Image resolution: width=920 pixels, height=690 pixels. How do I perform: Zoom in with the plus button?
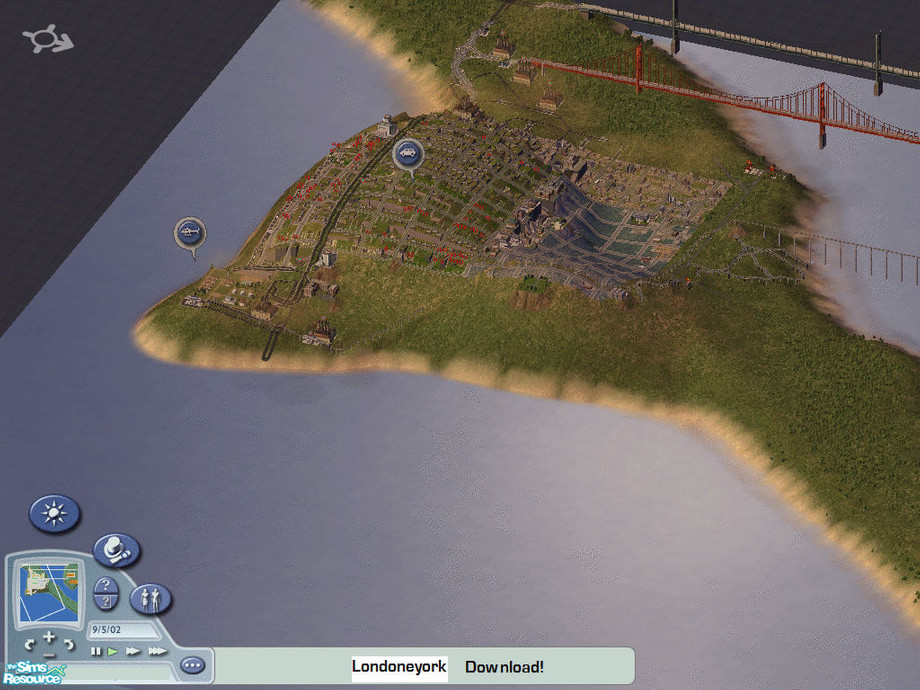tap(47, 636)
